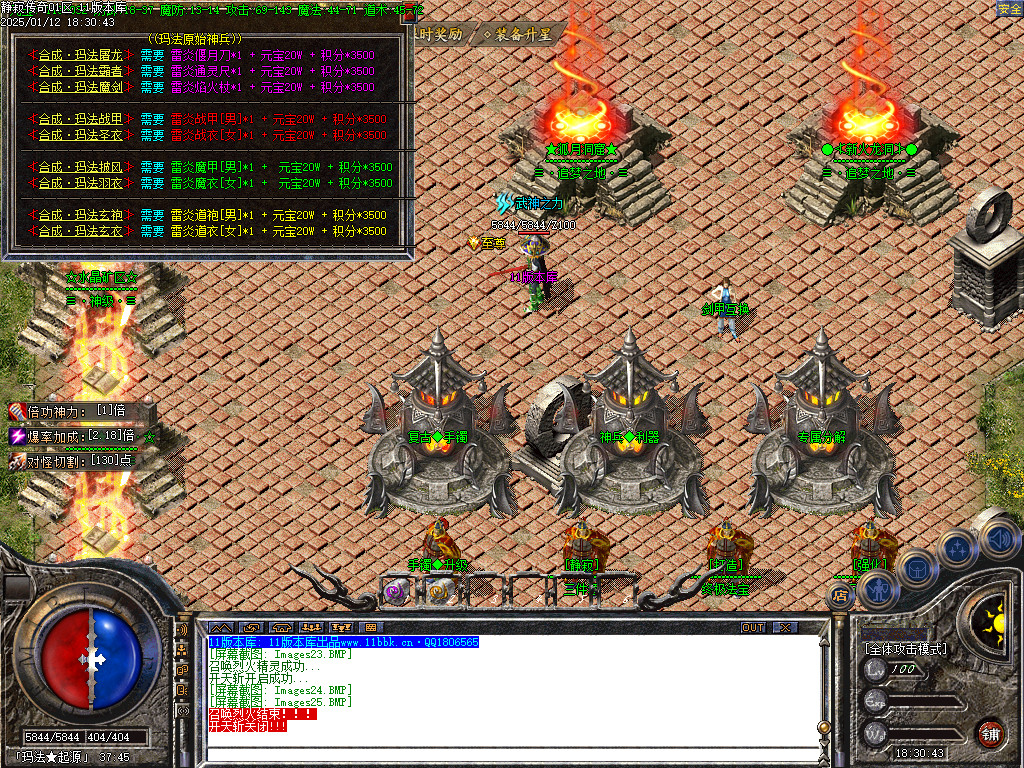The image size is (1024, 768).
Task: Click the 合成·玛法羽衣 link
Action: pyautogui.click(x=80, y=184)
